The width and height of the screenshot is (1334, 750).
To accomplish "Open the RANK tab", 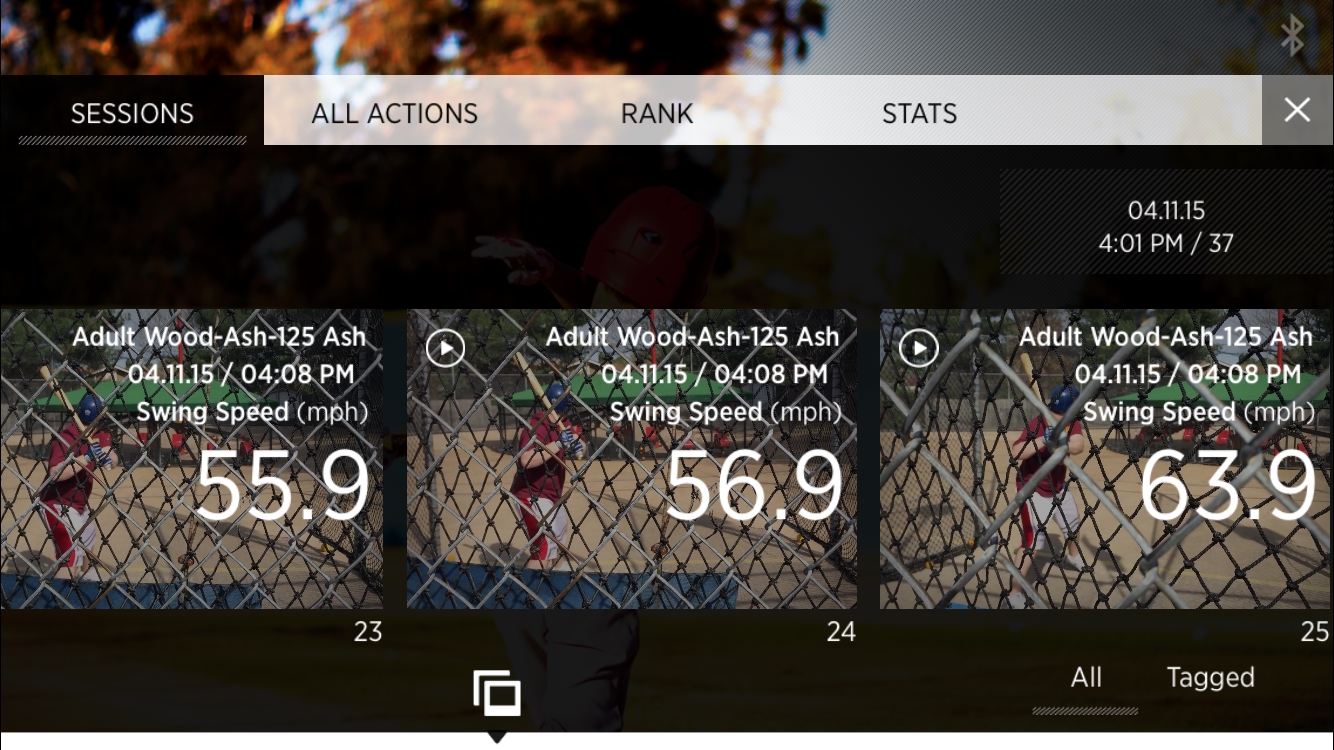I will coord(656,113).
